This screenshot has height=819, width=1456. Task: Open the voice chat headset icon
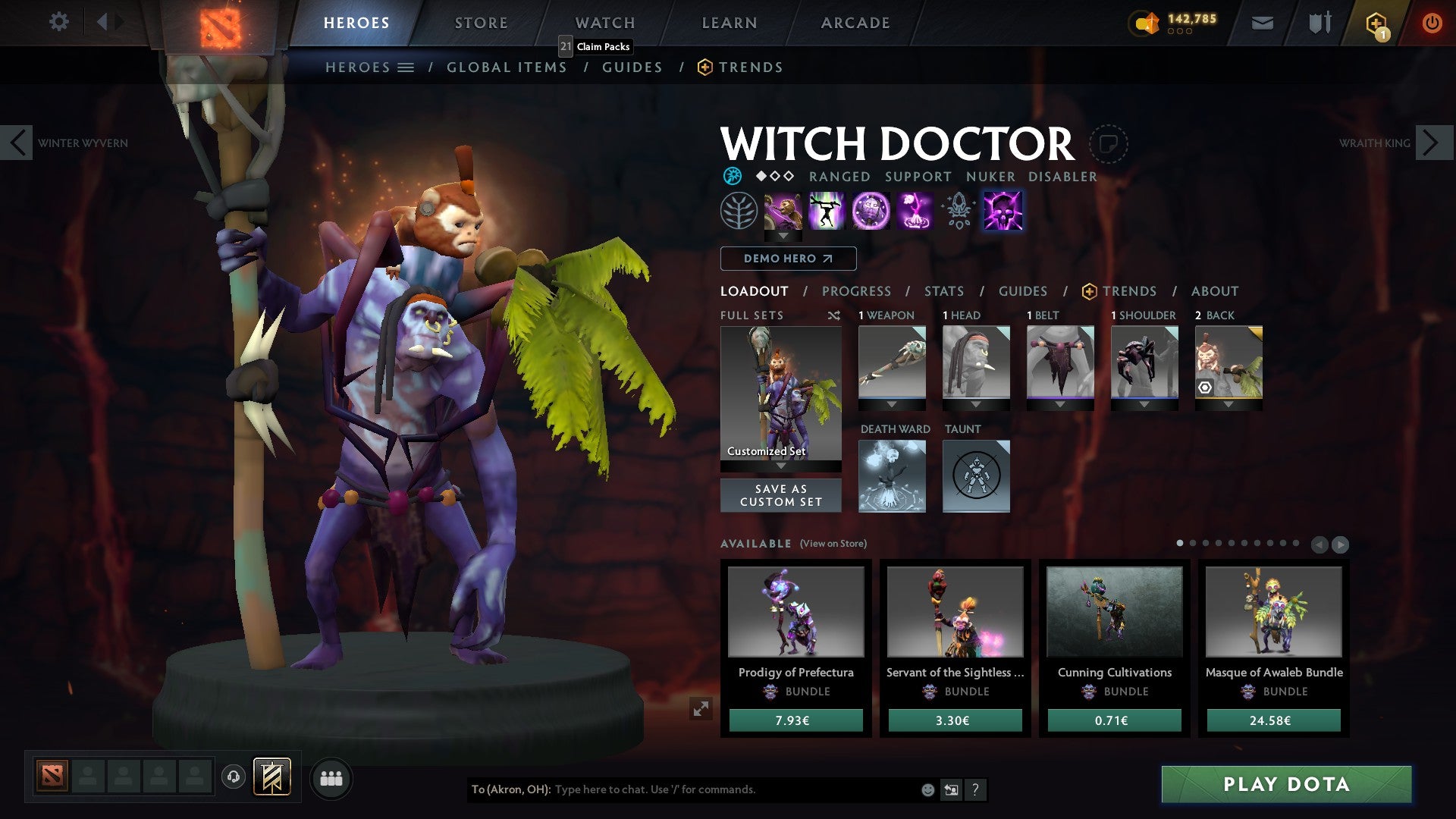pos(232,777)
